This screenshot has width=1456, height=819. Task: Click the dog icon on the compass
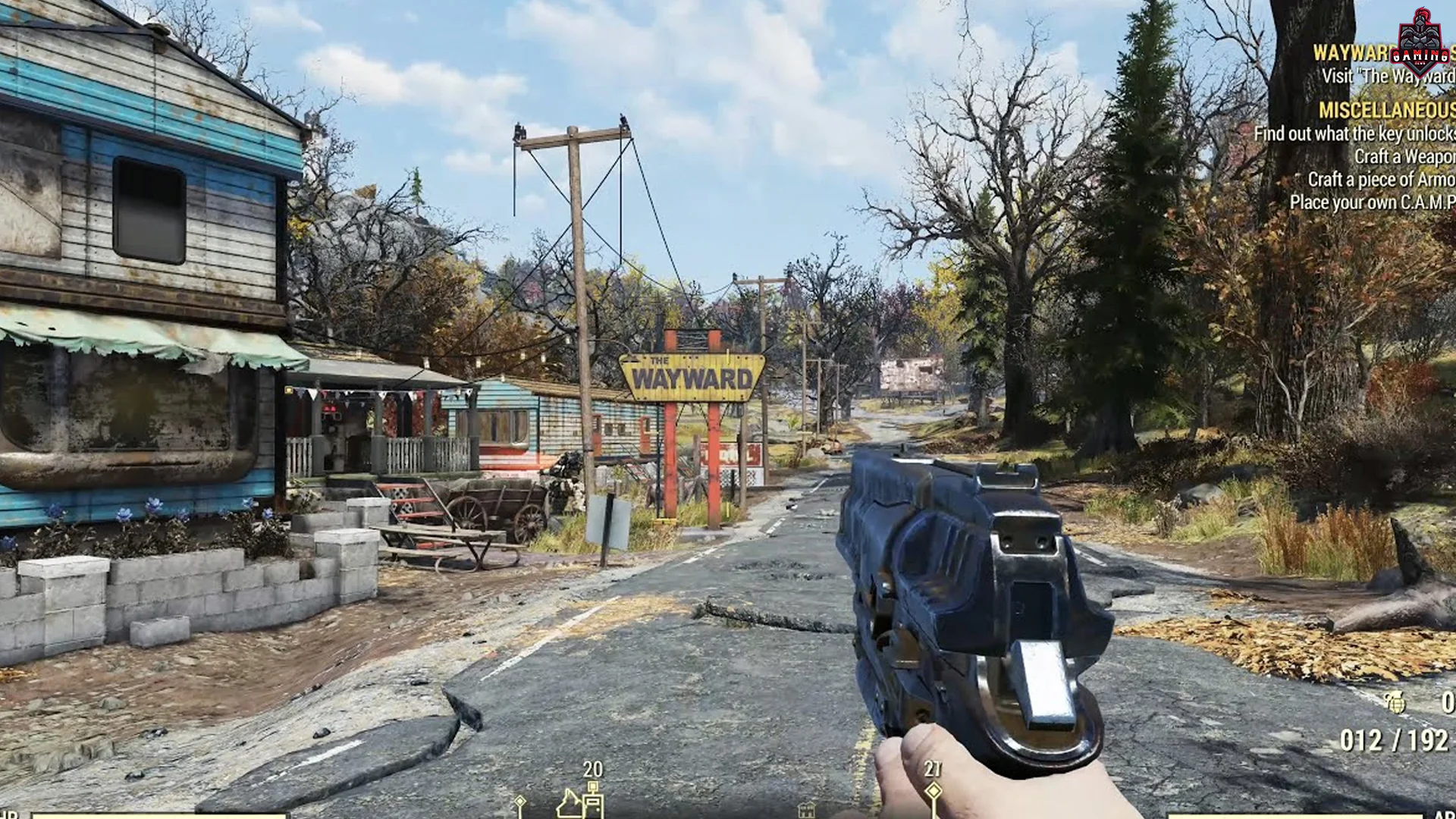point(570,805)
